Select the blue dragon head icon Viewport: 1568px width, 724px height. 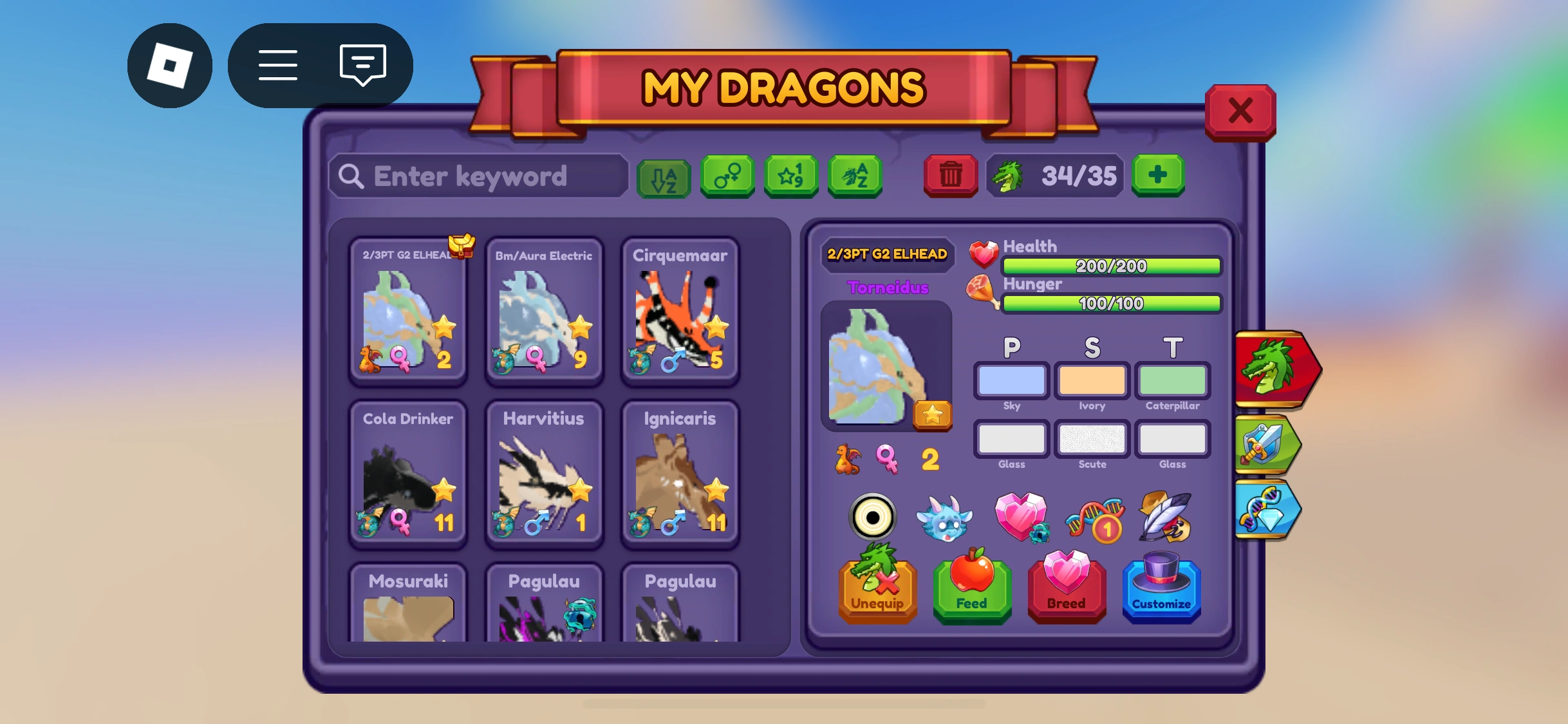[946, 518]
